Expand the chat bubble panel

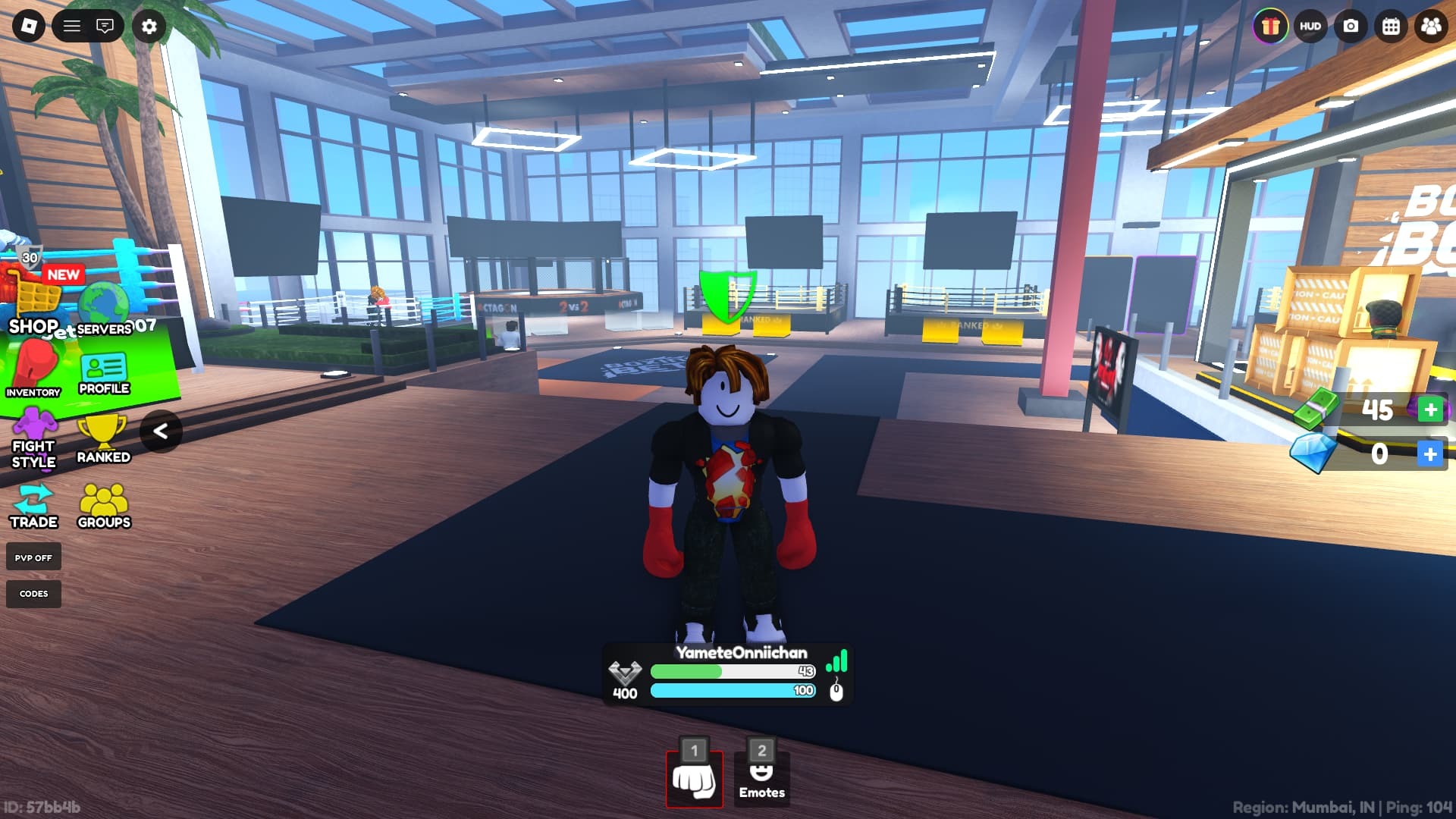106,26
